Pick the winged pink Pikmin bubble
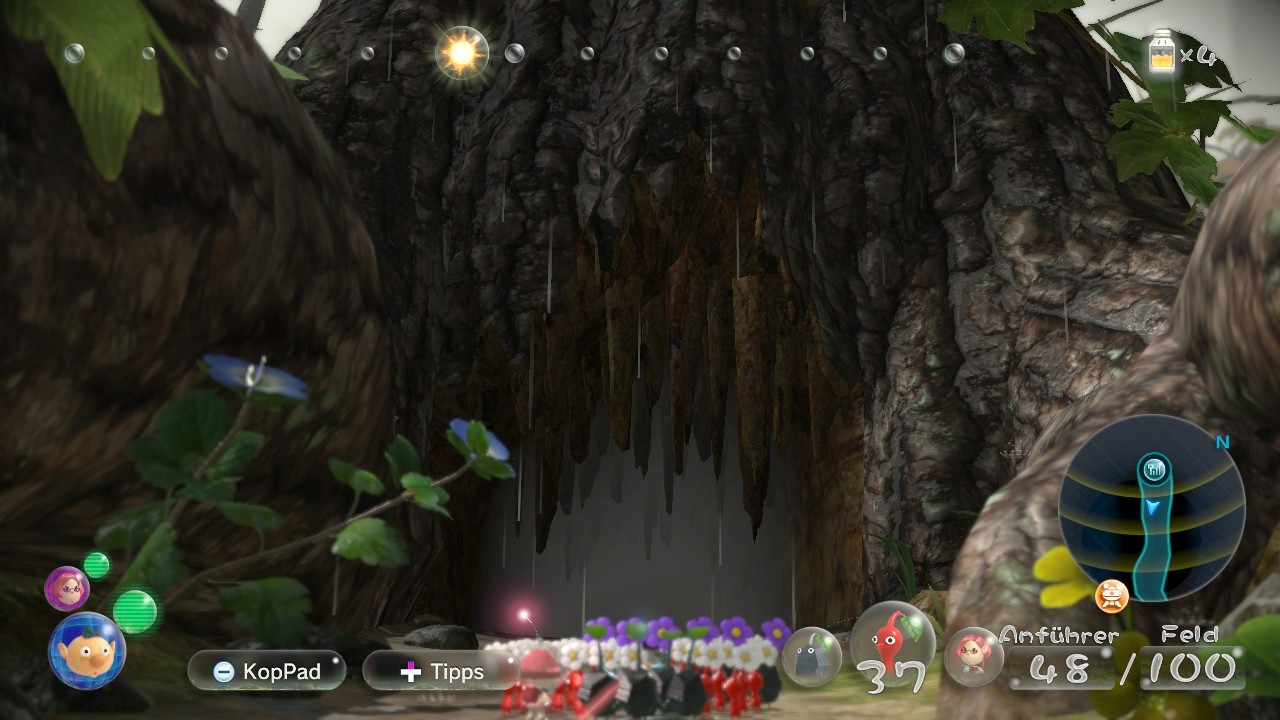The height and width of the screenshot is (720, 1280). pyautogui.click(x=972, y=656)
